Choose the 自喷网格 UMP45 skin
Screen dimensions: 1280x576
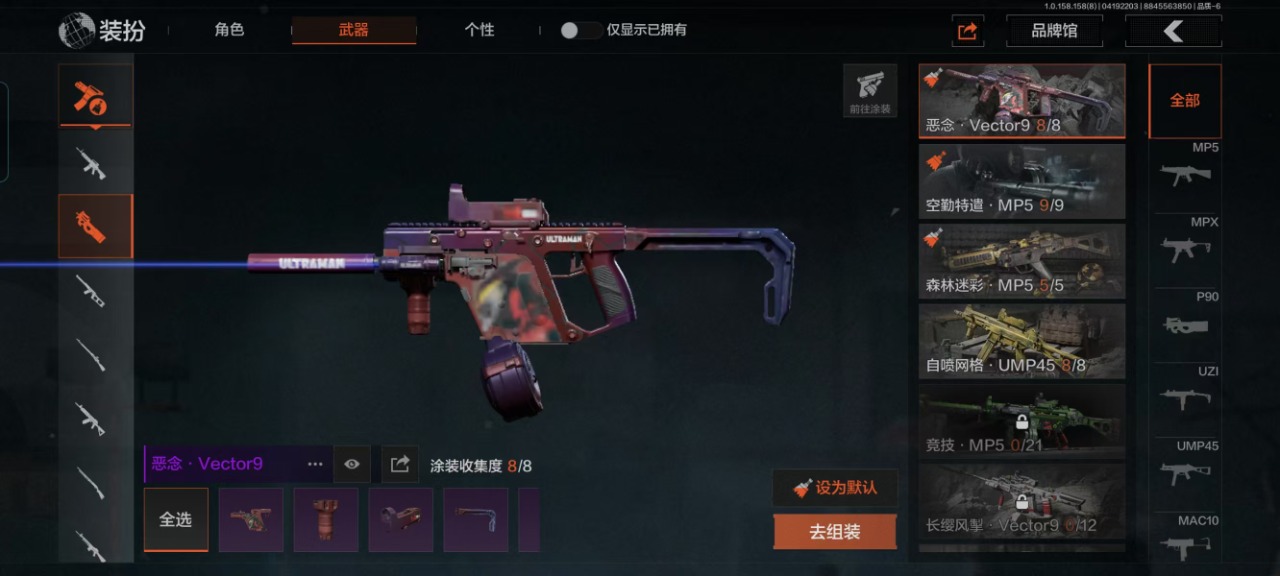[1021, 341]
